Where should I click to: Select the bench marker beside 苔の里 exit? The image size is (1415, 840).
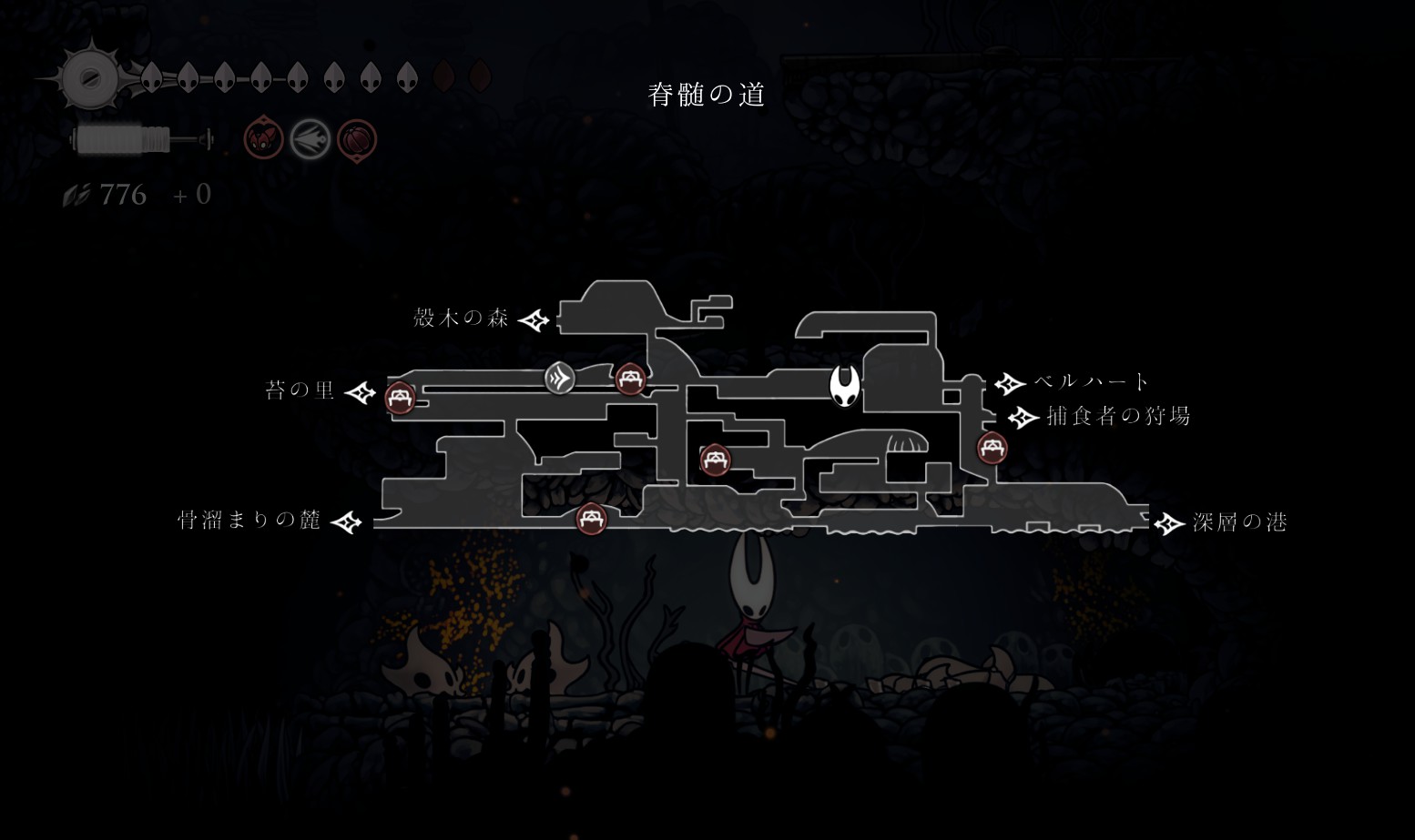click(x=400, y=398)
